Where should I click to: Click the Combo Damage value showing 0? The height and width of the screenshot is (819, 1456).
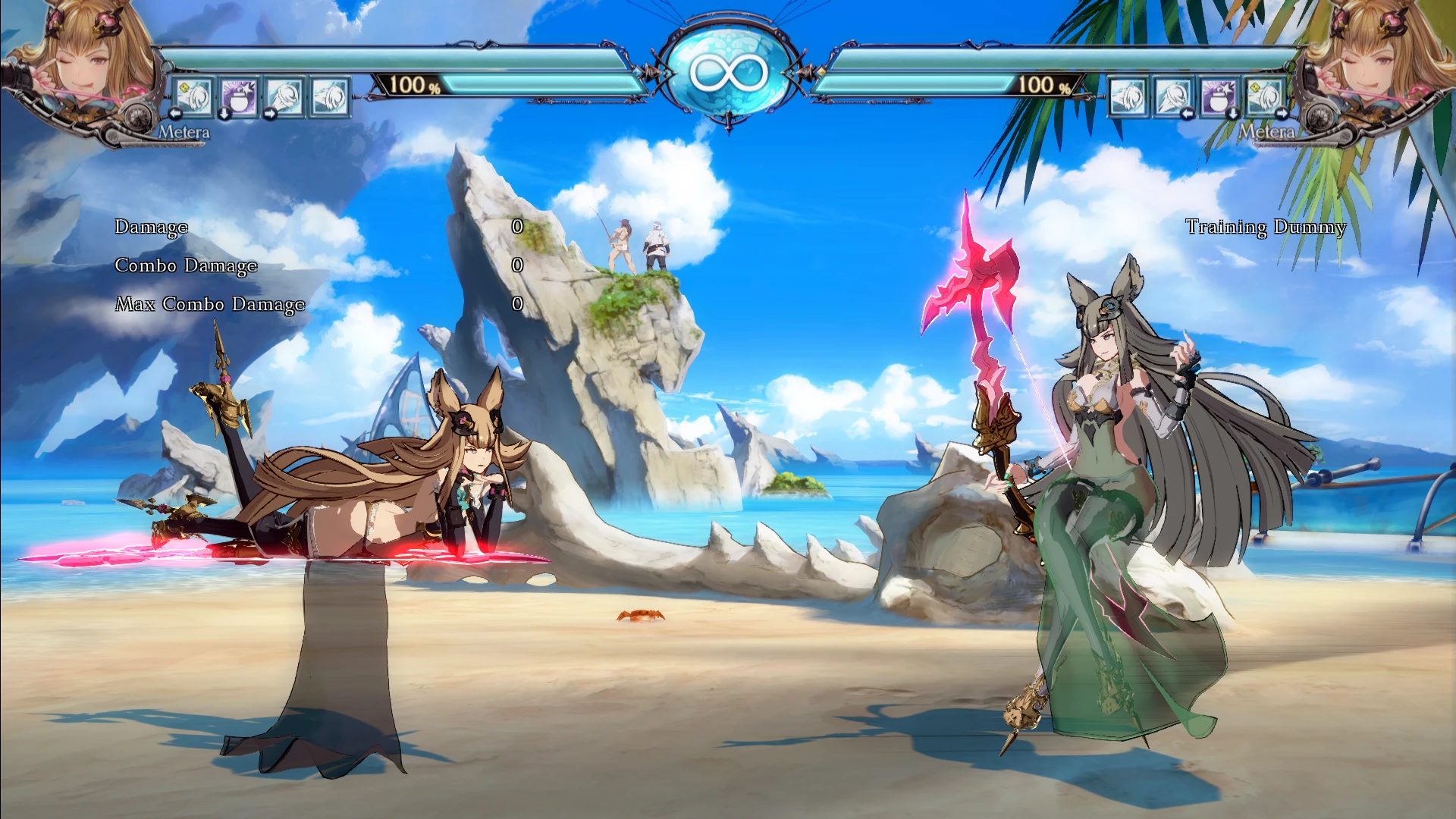tap(518, 265)
